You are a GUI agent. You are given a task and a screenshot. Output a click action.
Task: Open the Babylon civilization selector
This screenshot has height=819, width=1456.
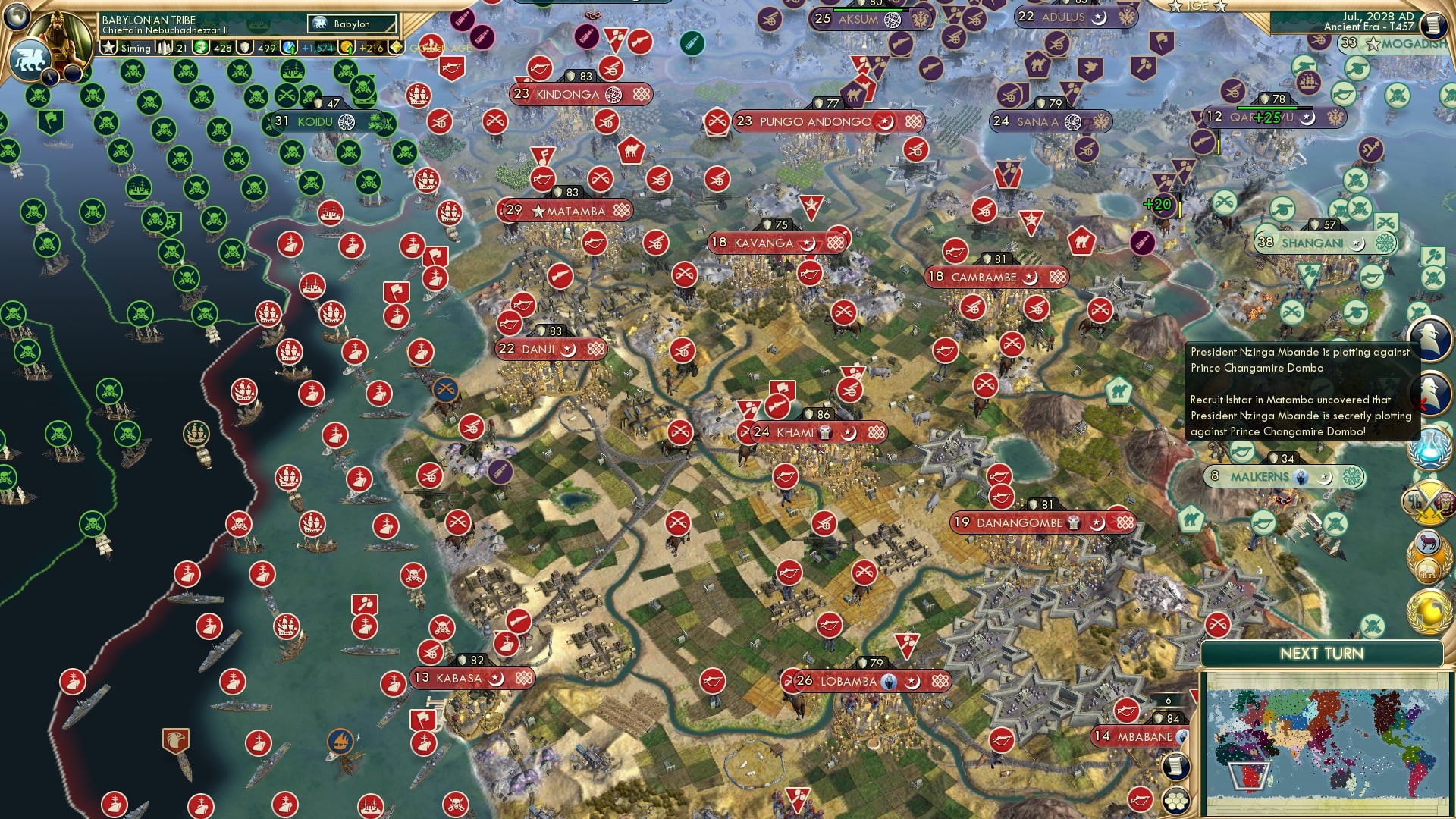pyautogui.click(x=351, y=24)
